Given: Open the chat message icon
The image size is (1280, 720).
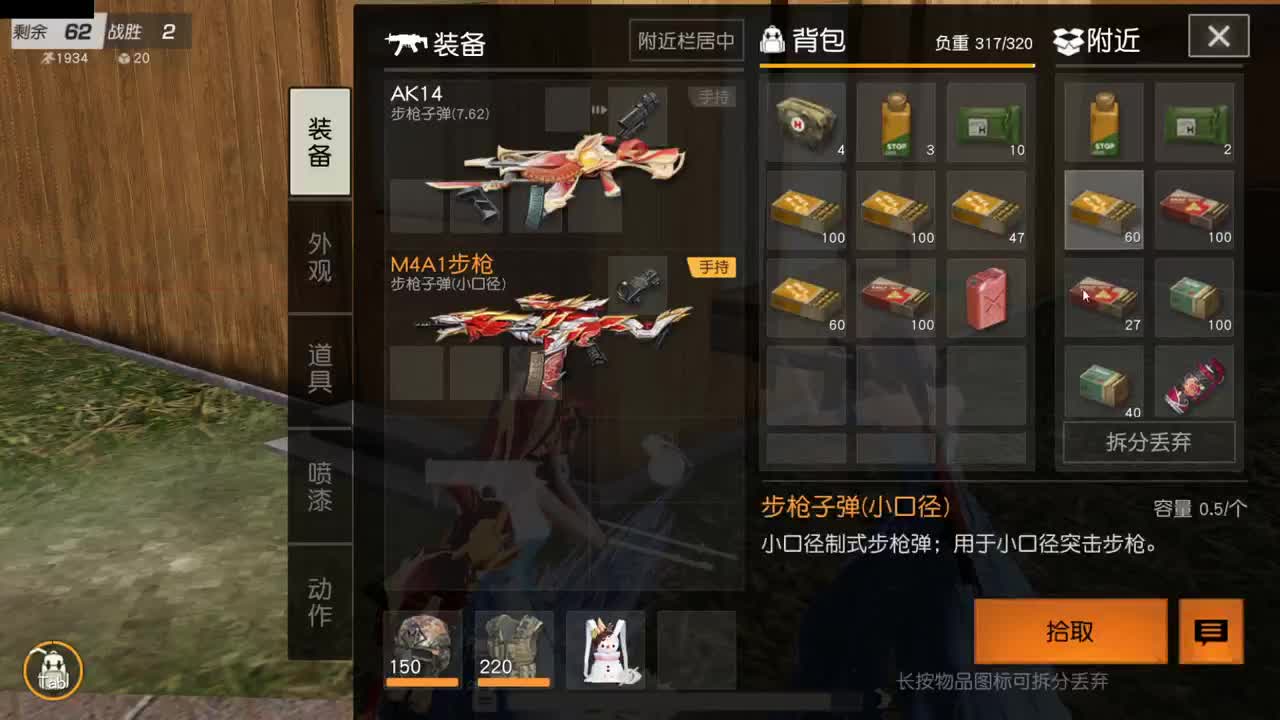Looking at the screenshot, I should (x=1213, y=632).
